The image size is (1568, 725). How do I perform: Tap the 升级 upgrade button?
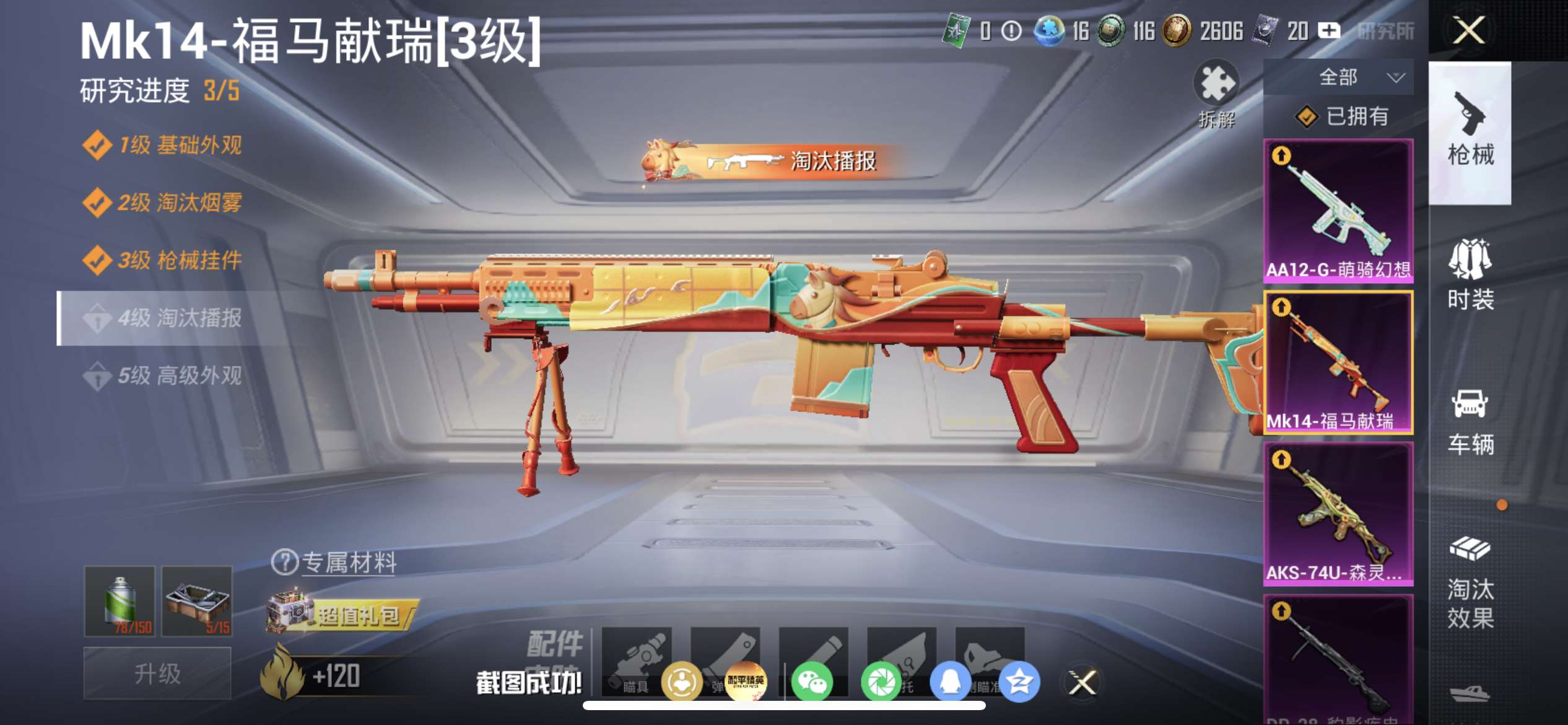157,673
